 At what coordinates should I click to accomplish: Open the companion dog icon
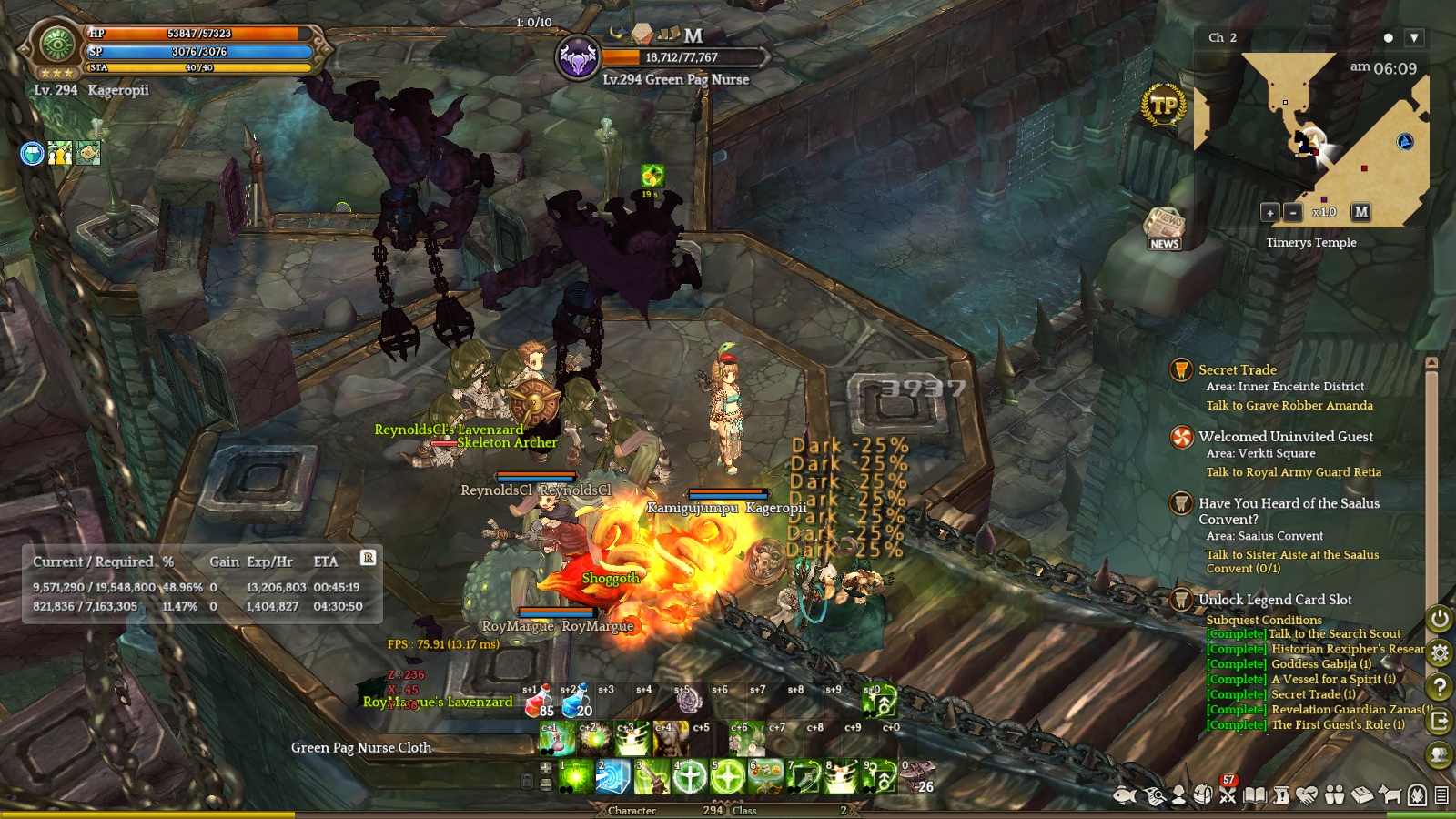click(x=1390, y=795)
